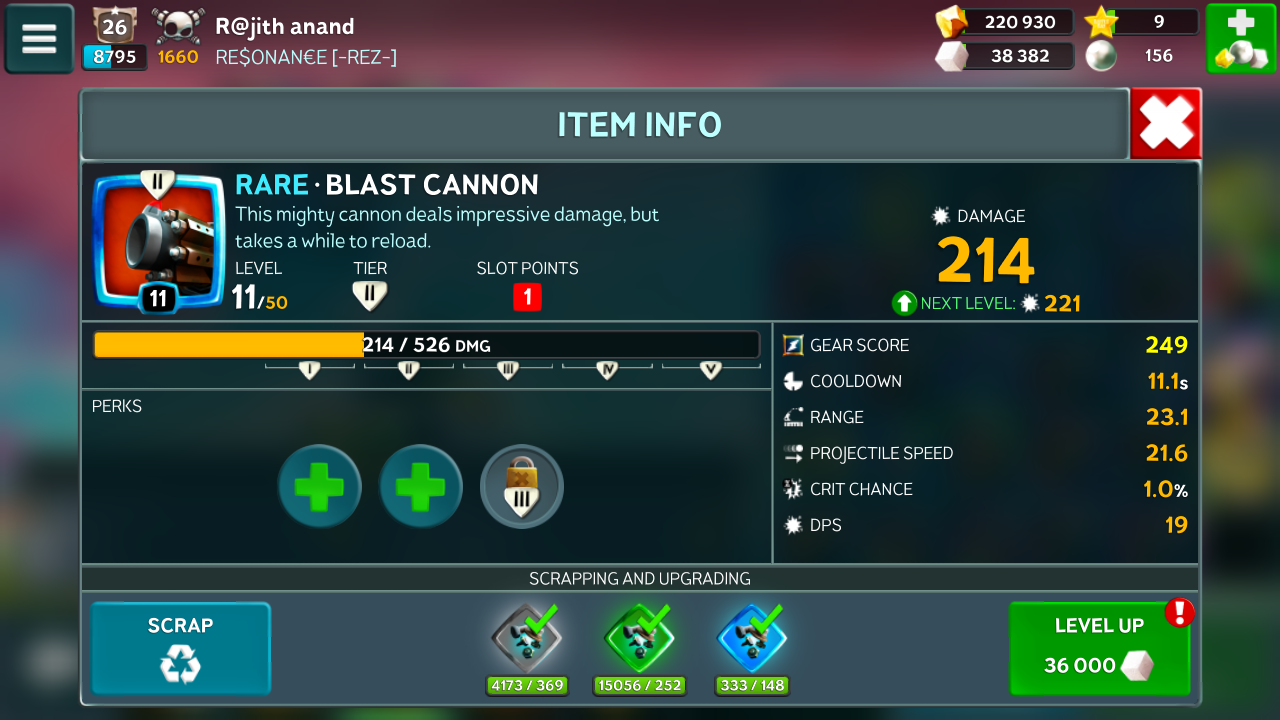Select the blue rare cannon part icon
Image resolution: width=1280 pixels, height=720 pixels.
(x=752, y=639)
